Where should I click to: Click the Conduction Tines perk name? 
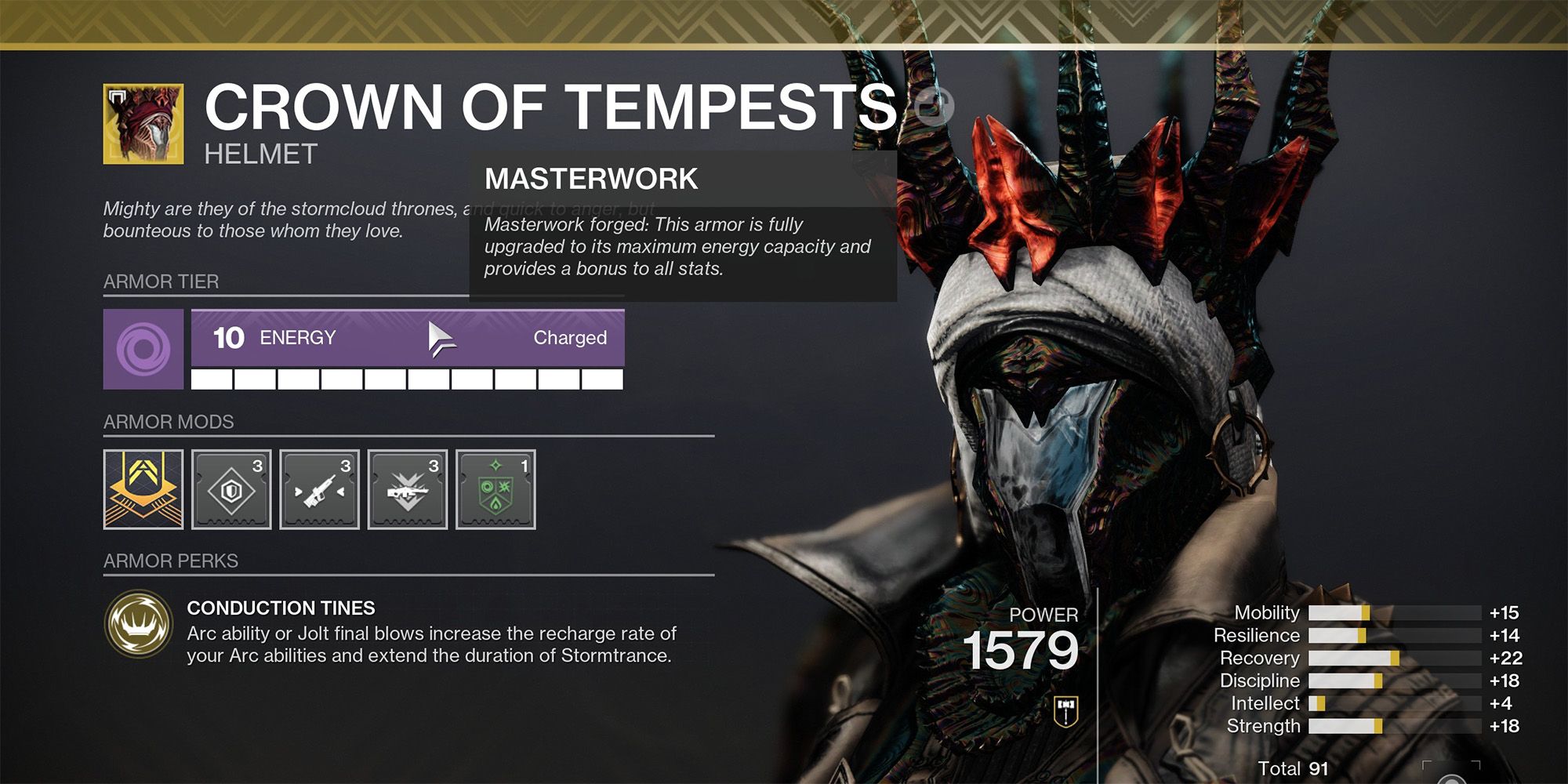[280, 608]
